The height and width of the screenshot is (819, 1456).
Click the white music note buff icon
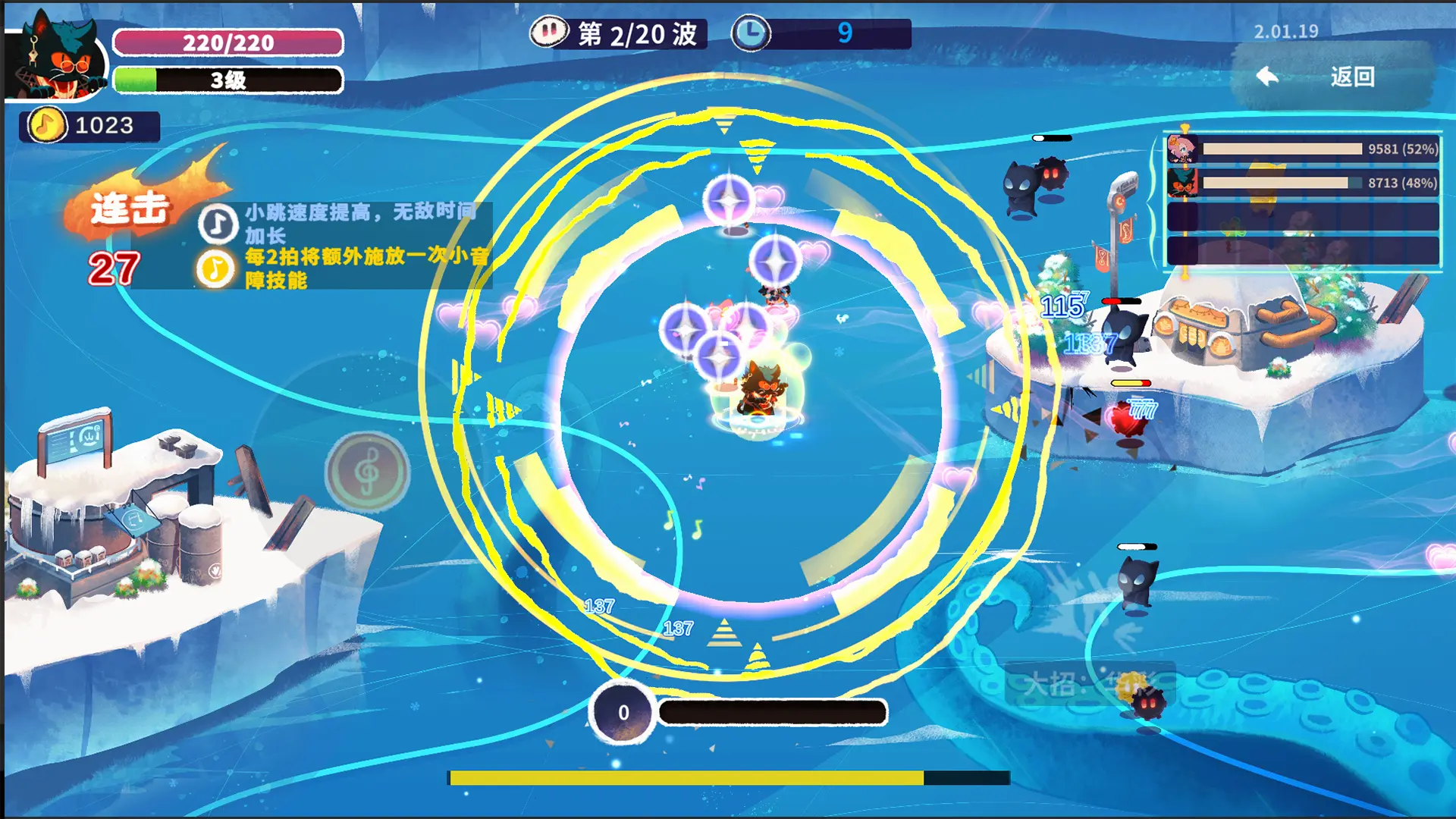click(218, 224)
